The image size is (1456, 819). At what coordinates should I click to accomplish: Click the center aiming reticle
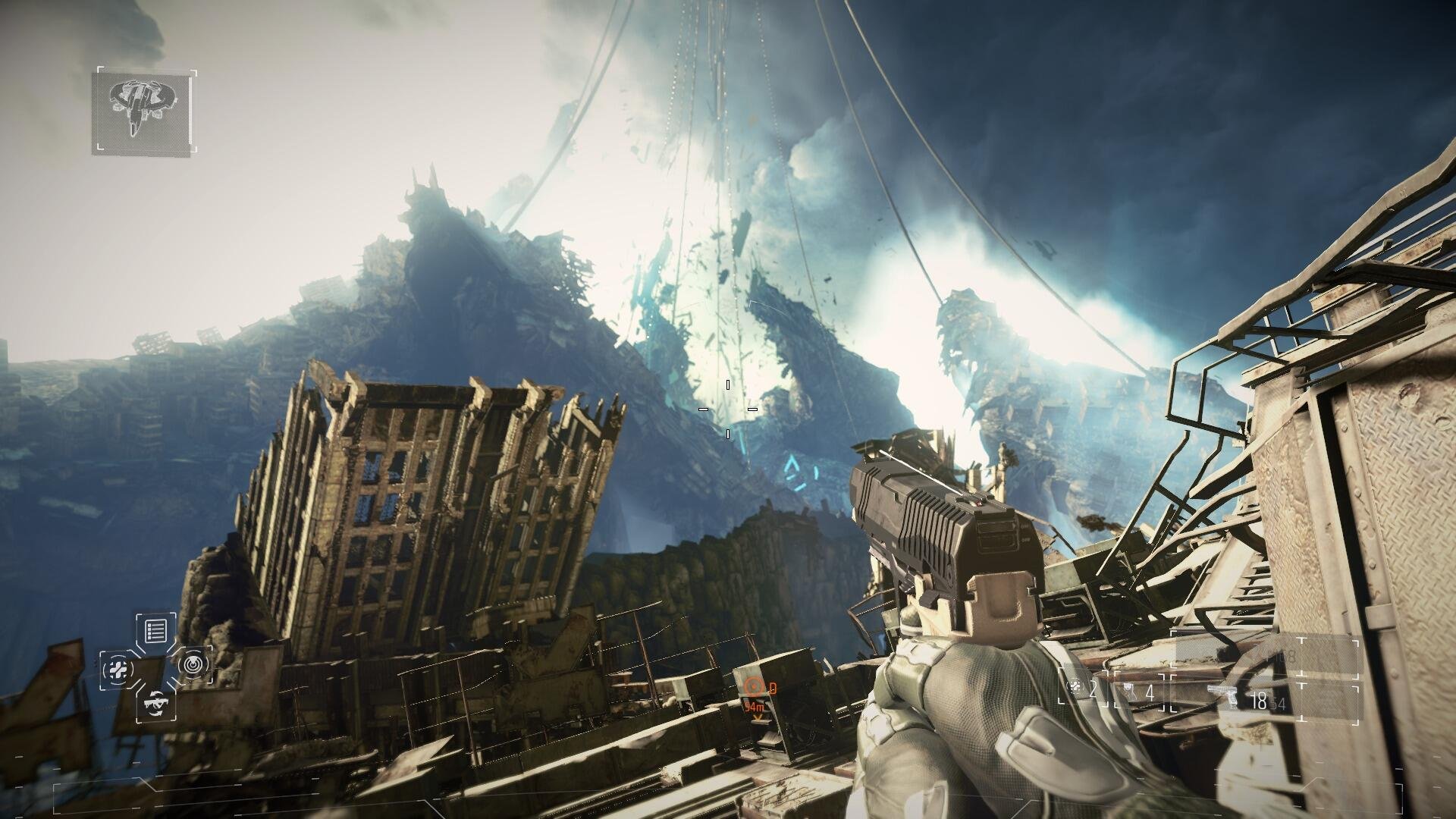click(728, 409)
